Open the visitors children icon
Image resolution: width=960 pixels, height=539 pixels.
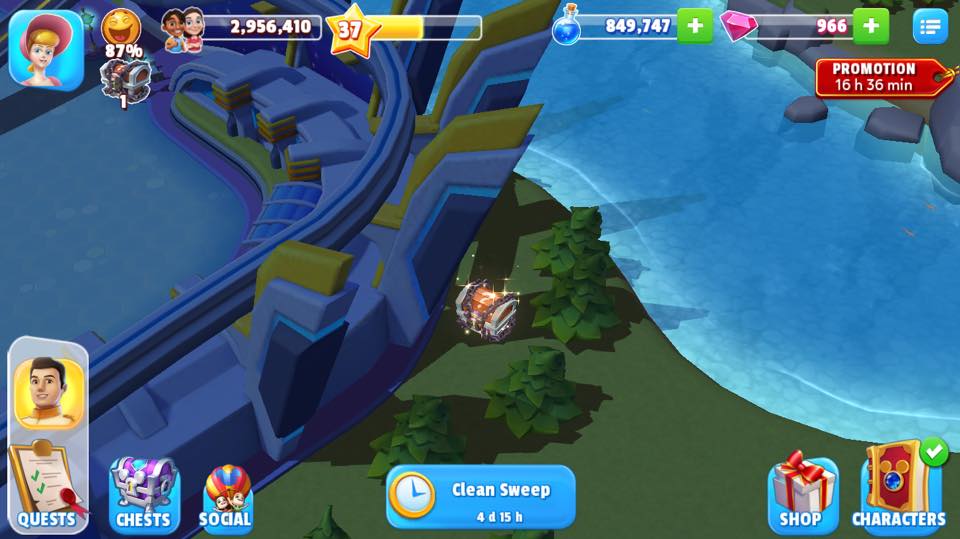[182, 28]
